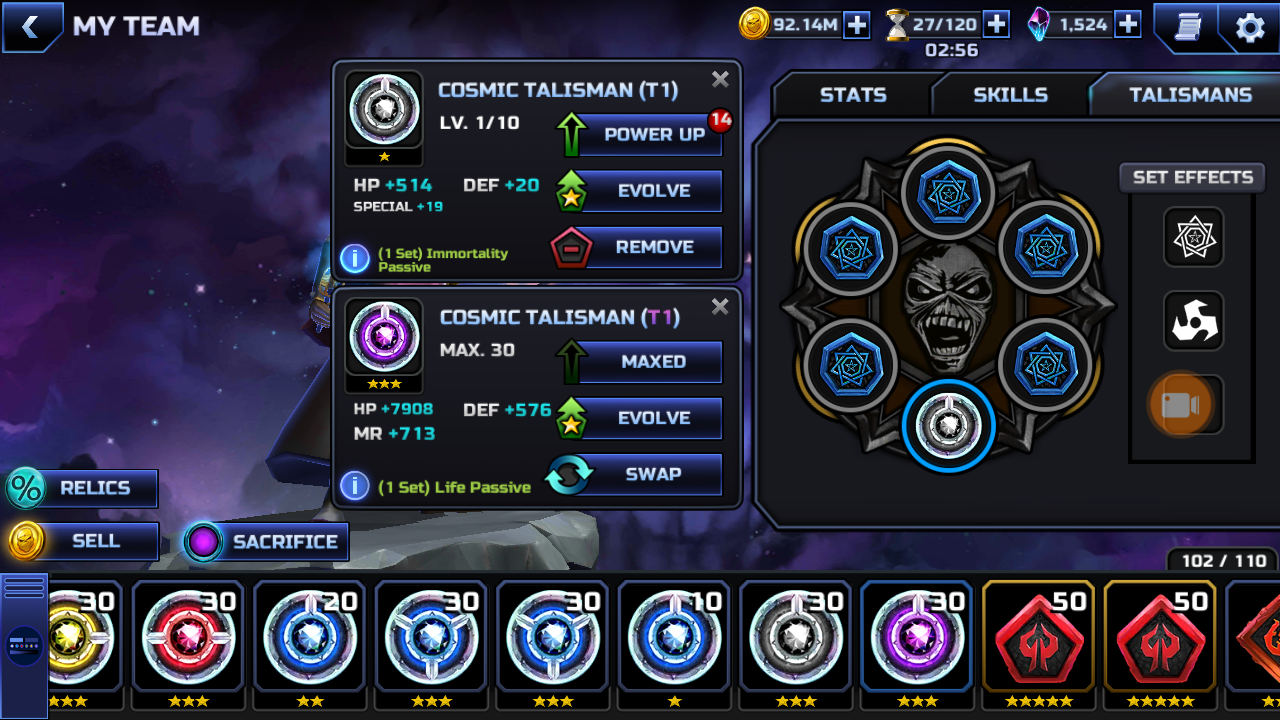Viewport: 1280px width, 720px height.
Task: Open the Talismans tab
Action: click(1190, 95)
